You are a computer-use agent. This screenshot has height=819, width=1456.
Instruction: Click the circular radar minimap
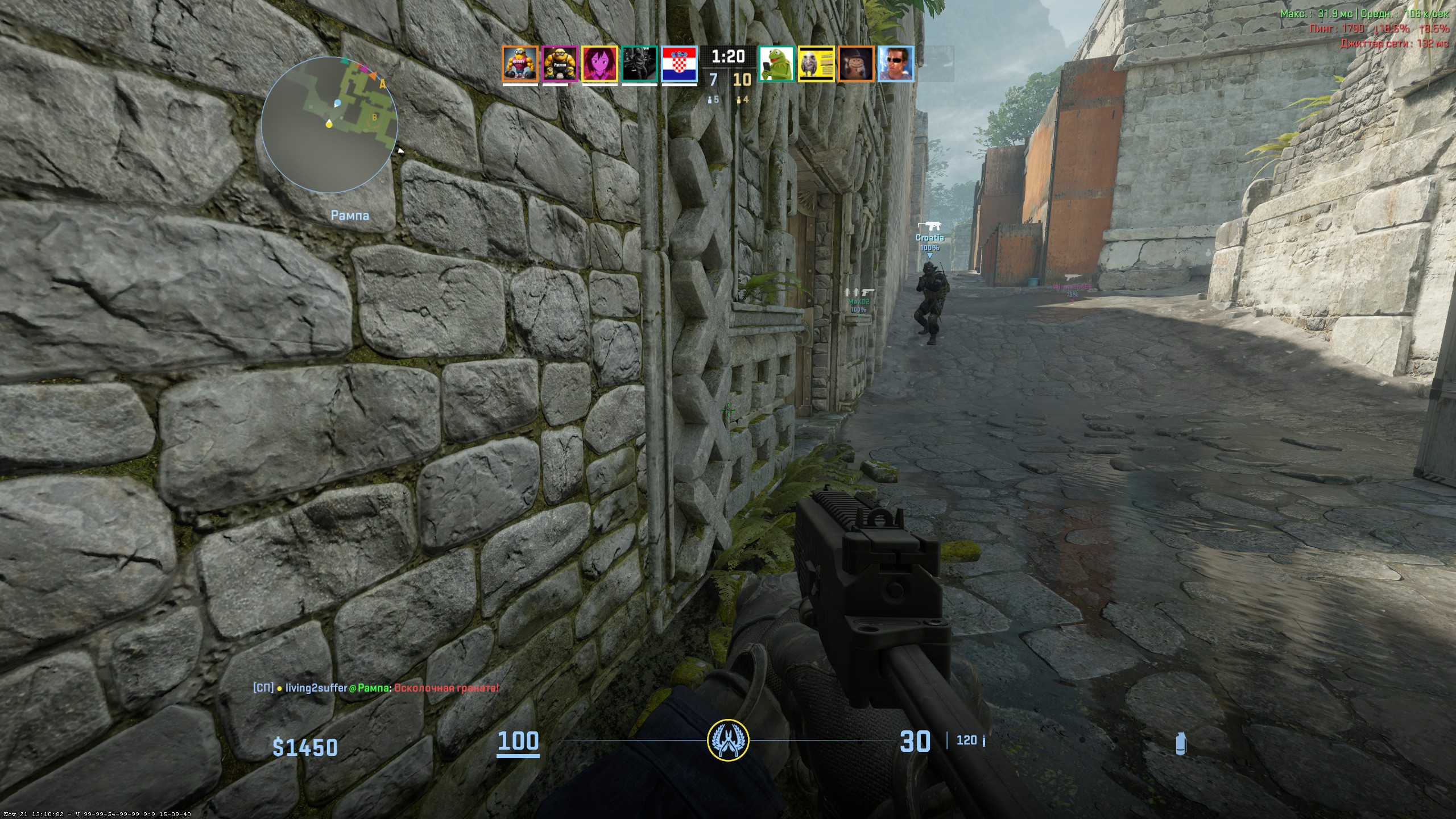click(x=329, y=124)
